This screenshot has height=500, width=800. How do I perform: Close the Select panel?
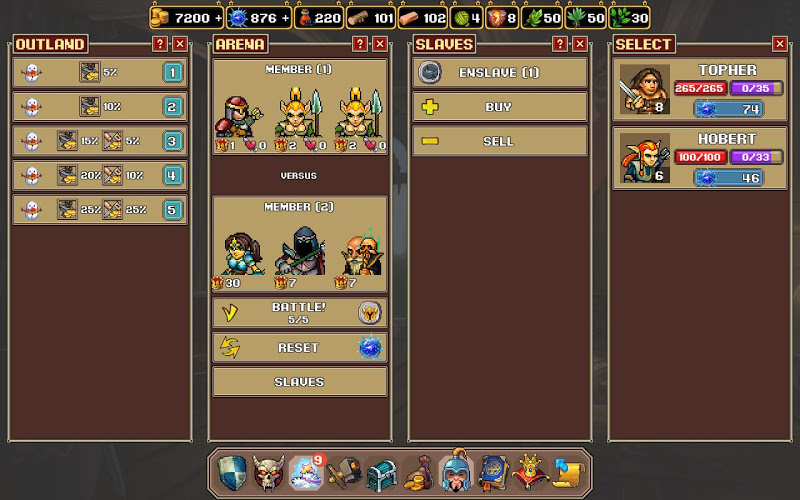click(780, 44)
